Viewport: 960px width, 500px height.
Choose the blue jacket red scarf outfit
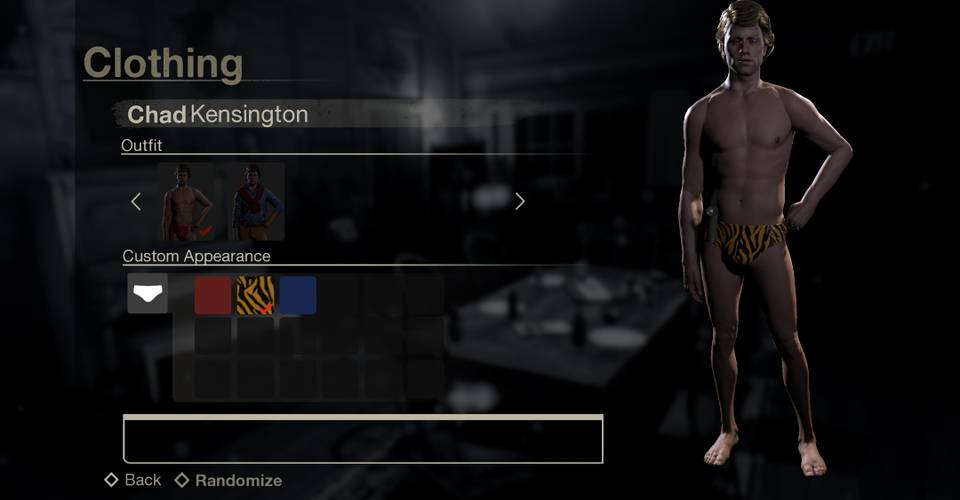(256, 202)
